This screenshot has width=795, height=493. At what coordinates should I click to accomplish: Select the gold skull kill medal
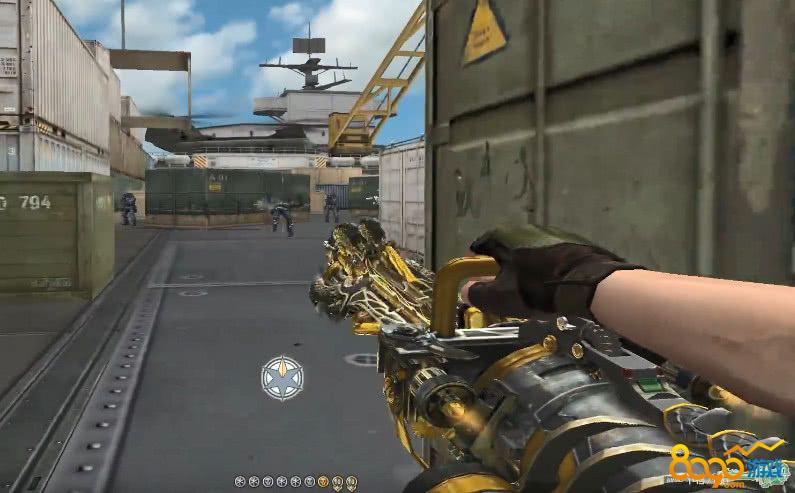point(323,482)
